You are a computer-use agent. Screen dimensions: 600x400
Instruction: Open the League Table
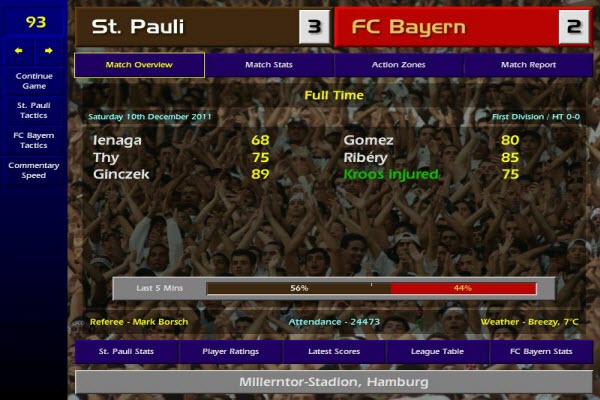click(438, 352)
